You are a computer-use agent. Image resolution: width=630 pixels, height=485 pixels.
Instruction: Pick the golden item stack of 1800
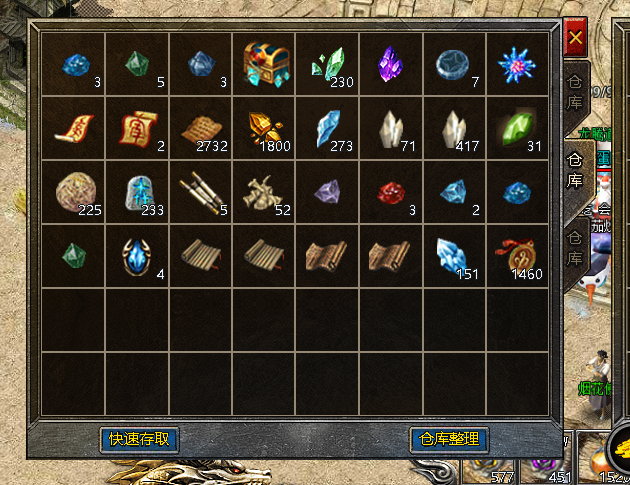(265, 128)
